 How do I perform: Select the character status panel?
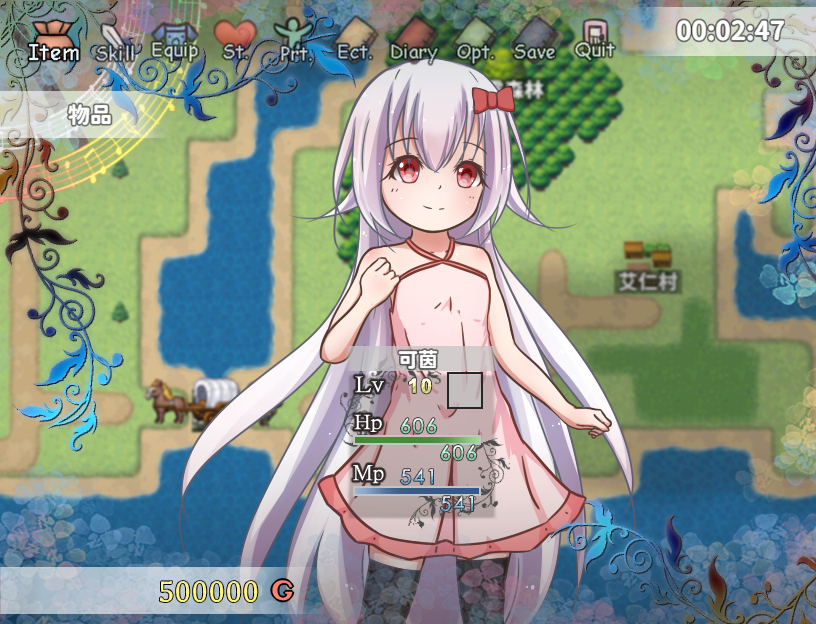[x=420, y=432]
